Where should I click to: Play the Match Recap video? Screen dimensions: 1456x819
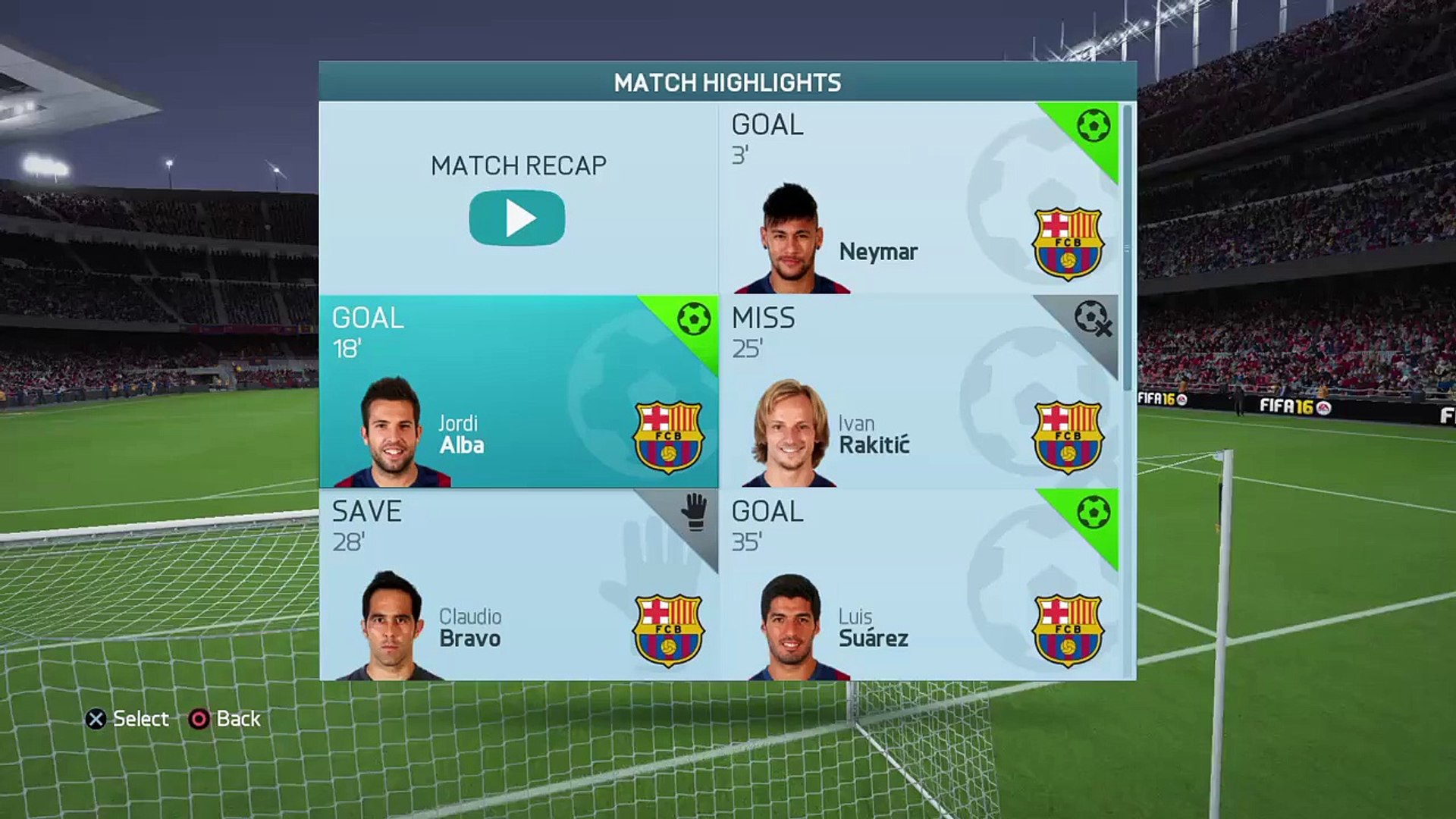tap(517, 218)
